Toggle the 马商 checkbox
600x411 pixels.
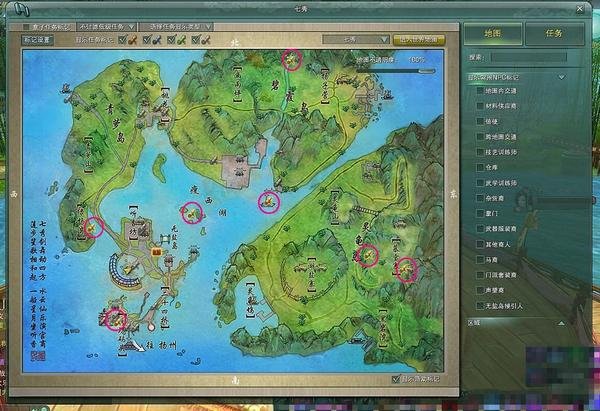pos(481,260)
